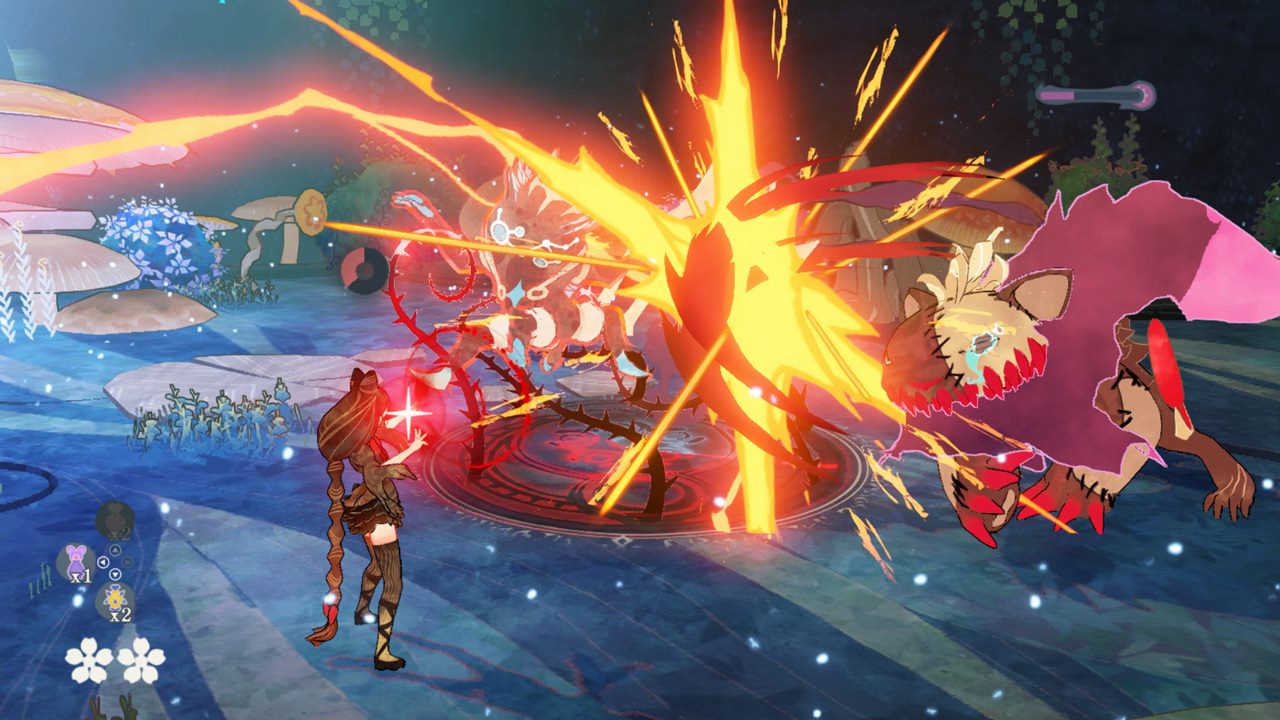
Task: Click the yellow flower emblem on the mushroom tree
Action: coord(311,211)
